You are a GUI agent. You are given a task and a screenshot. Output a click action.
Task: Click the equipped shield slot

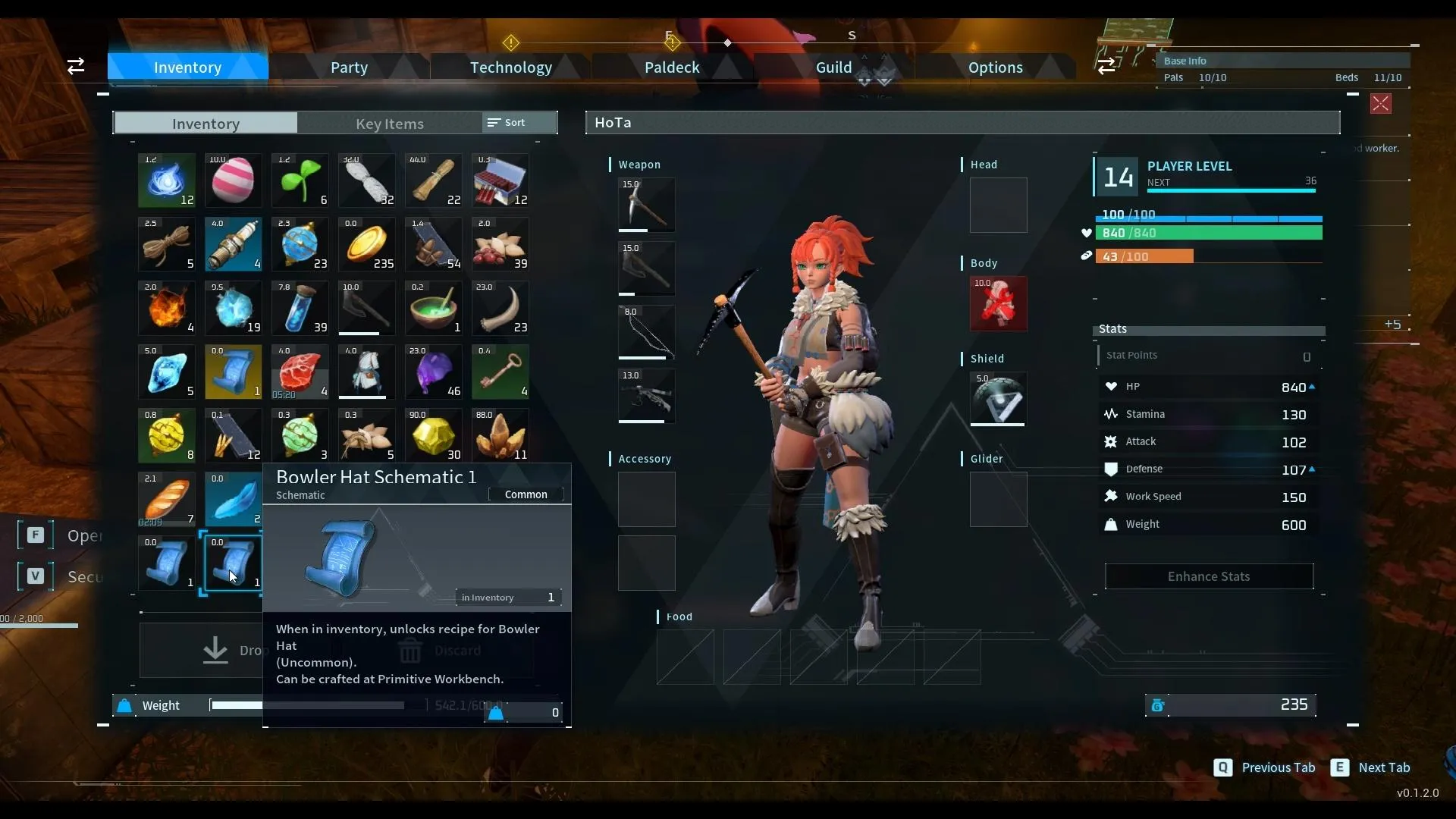pyautogui.click(x=998, y=399)
